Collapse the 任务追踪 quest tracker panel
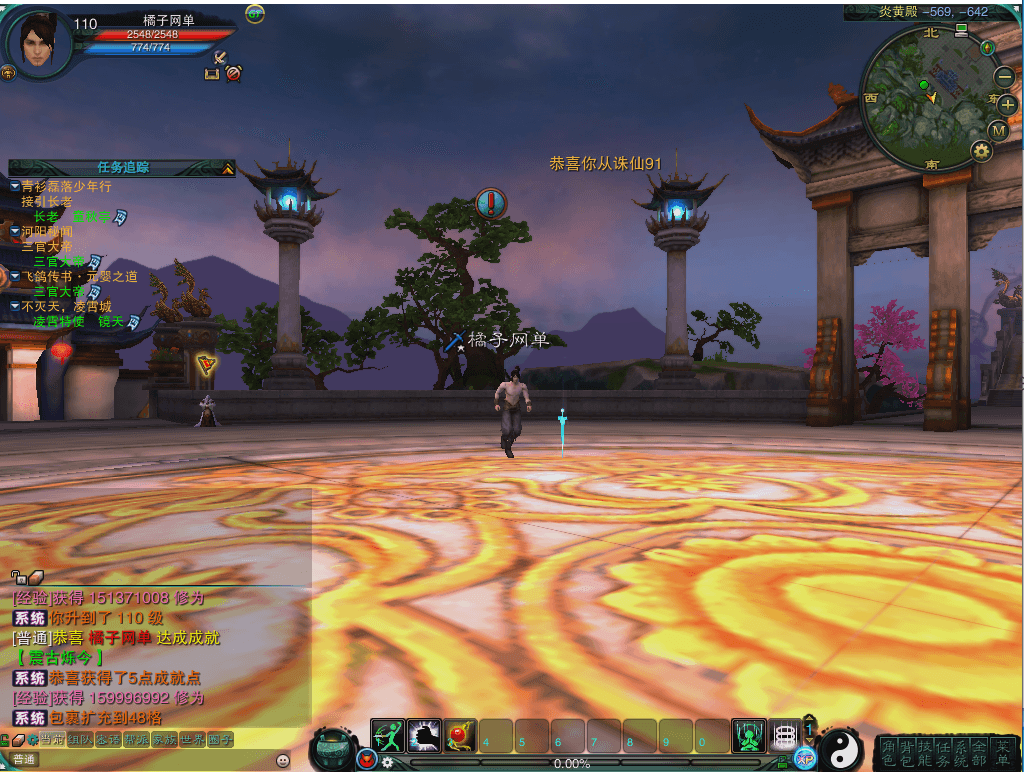 coord(229,168)
